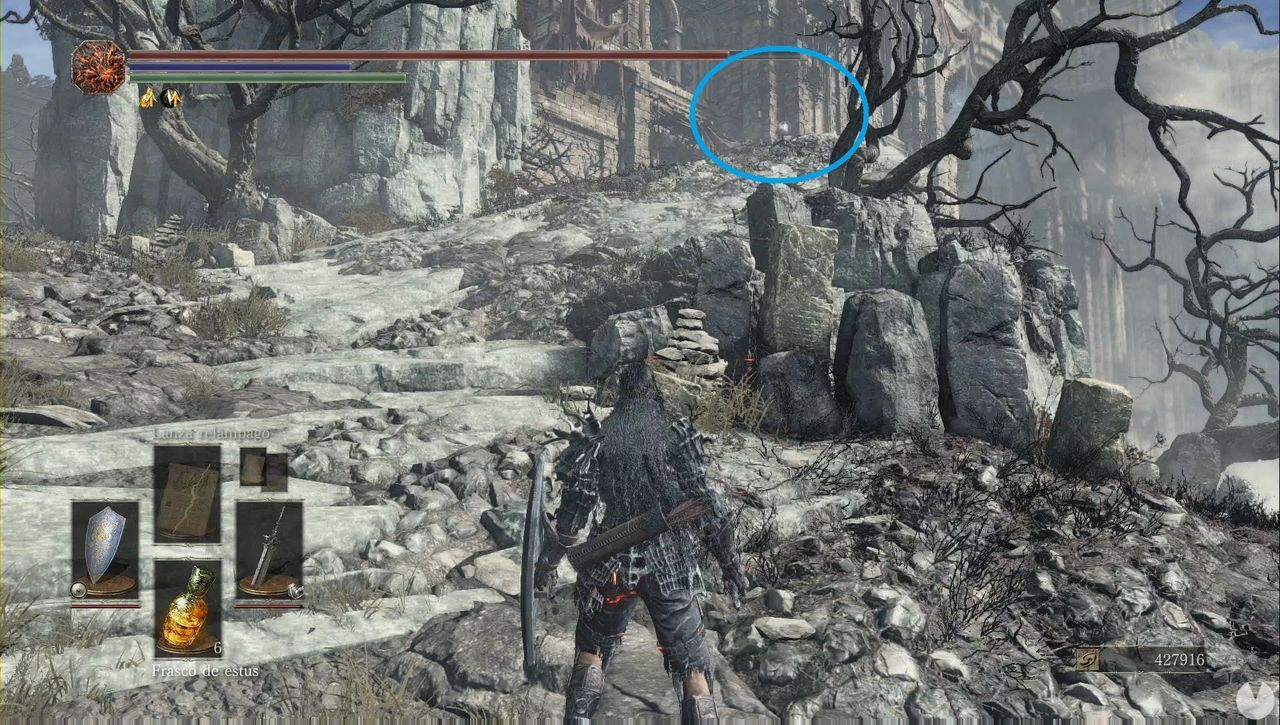Click the Lanza relámpago spell name text
This screenshot has width=1280, height=725.
point(213,434)
